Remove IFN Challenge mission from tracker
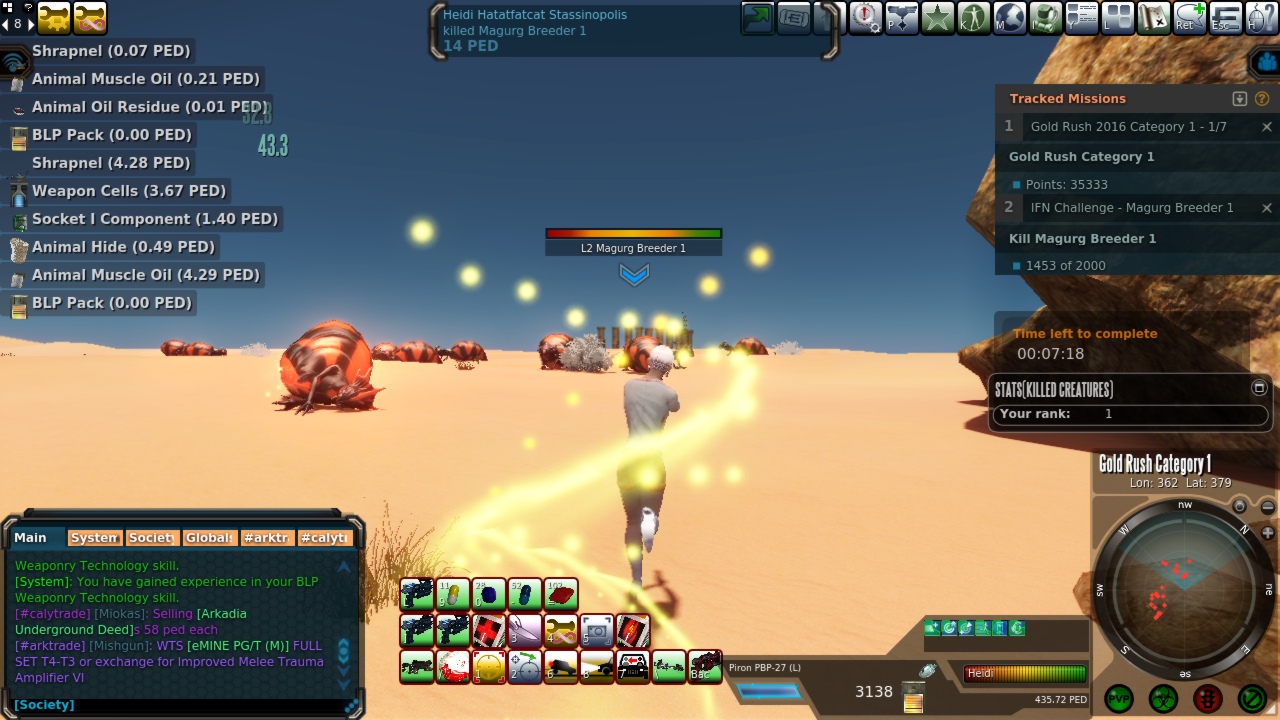Screen dimensions: 1280x720 [x=1267, y=208]
